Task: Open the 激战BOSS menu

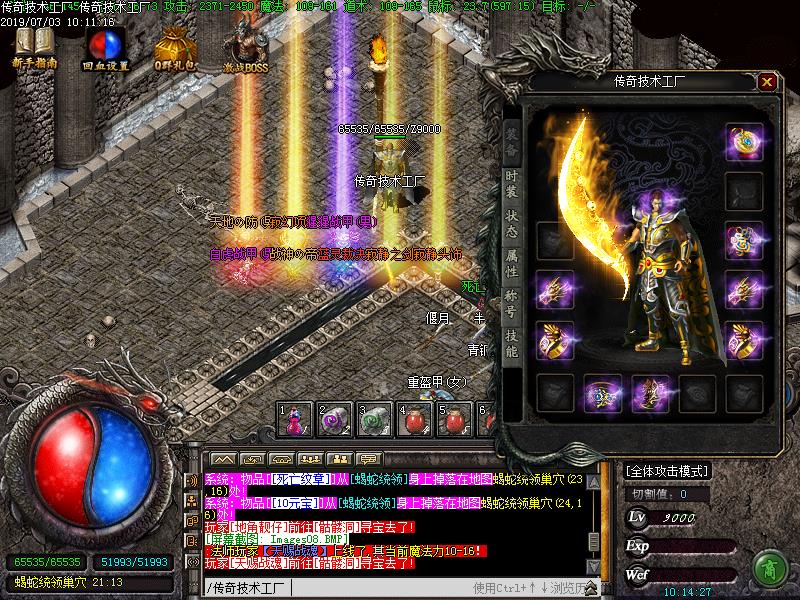Action: tap(245, 47)
